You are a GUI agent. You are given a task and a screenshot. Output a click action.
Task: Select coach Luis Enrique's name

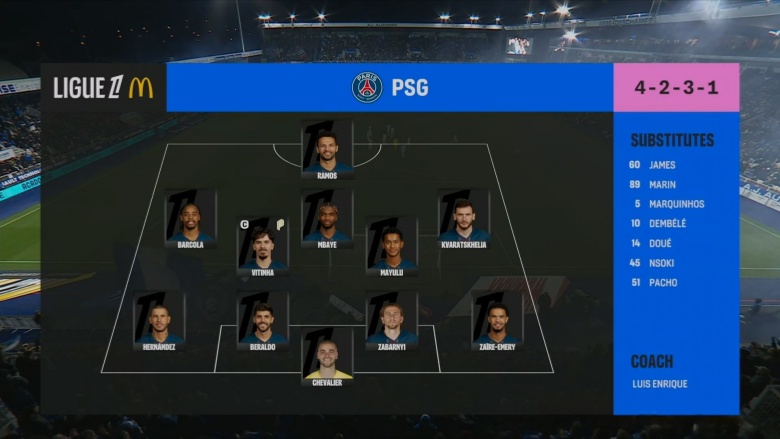(660, 384)
